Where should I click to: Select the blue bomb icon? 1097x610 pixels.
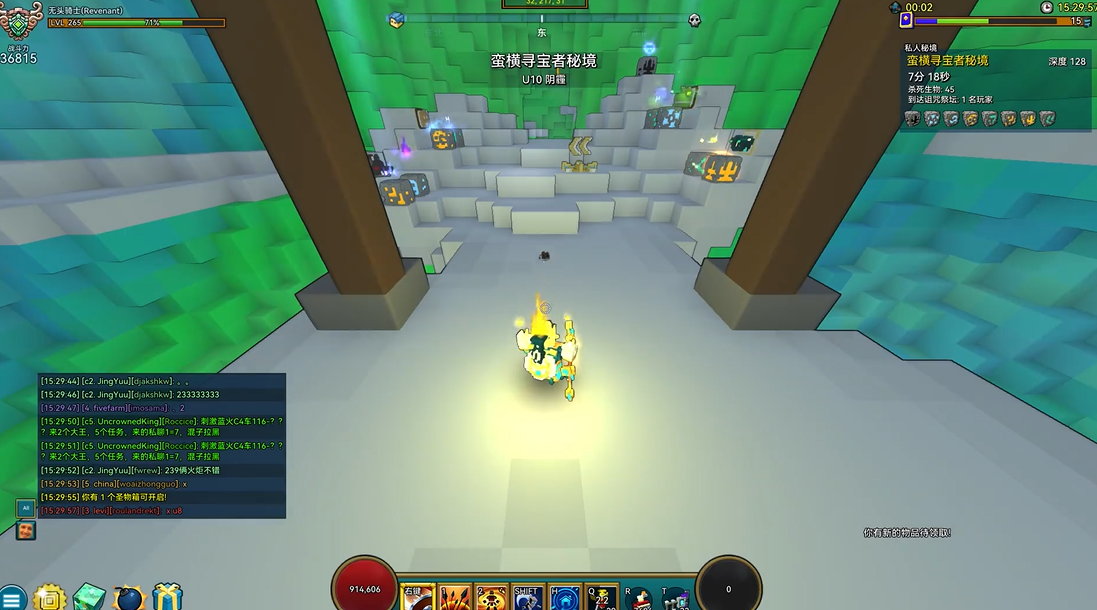130,597
